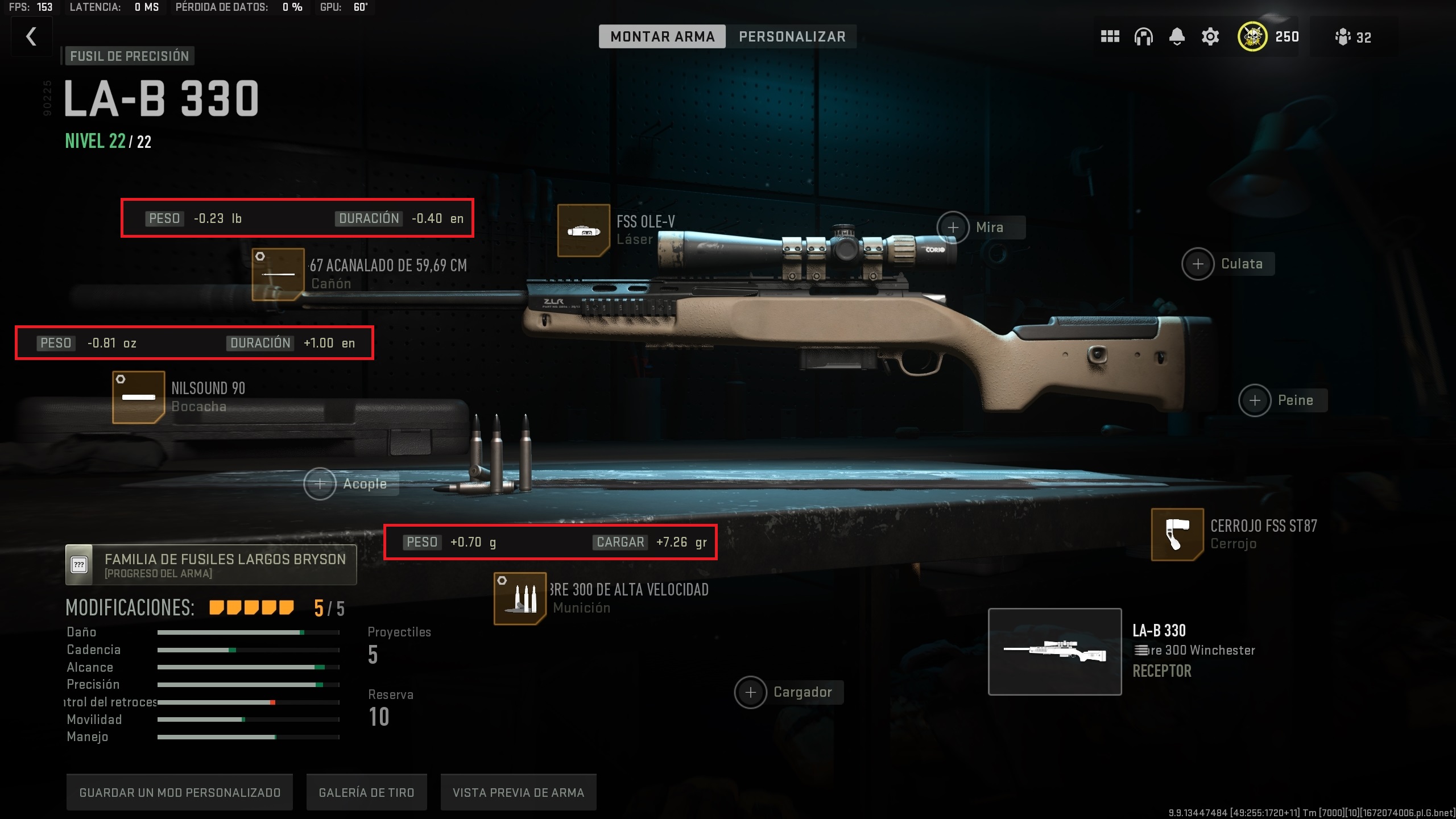Add a Cargador magazine attachment
This screenshot has height=819, width=1456.
(x=751, y=692)
